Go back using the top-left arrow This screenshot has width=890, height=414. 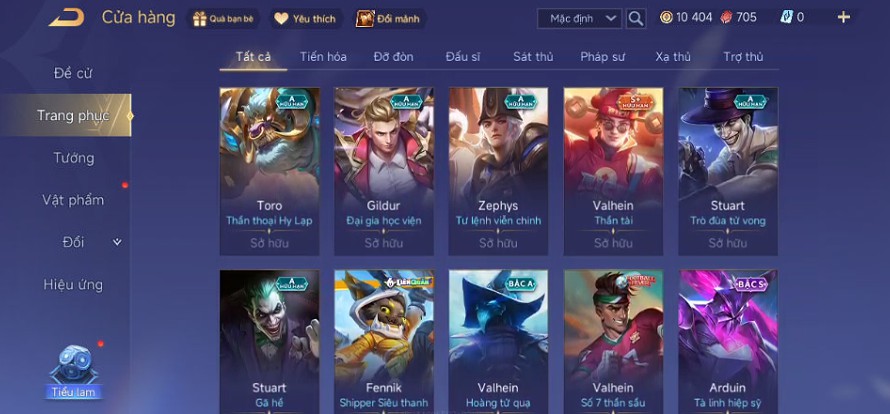pyautogui.click(x=66, y=17)
